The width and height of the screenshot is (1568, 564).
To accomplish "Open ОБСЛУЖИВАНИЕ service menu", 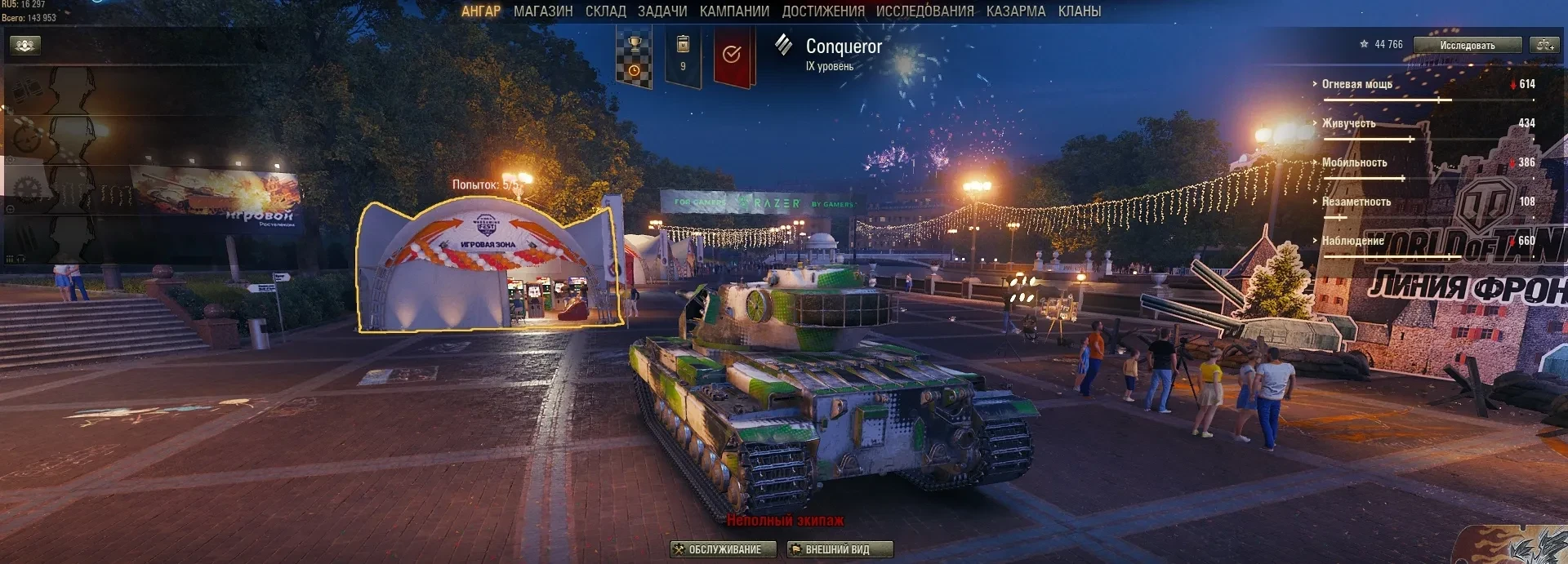I will tap(723, 549).
